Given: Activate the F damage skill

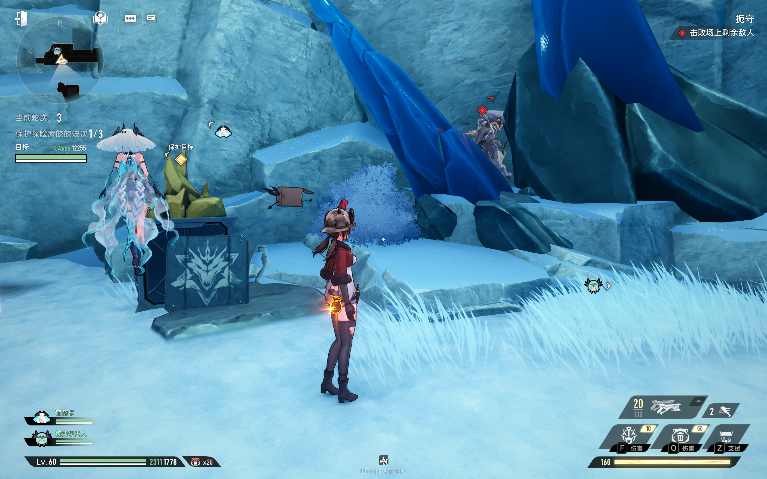Looking at the screenshot, I should coord(632,436).
